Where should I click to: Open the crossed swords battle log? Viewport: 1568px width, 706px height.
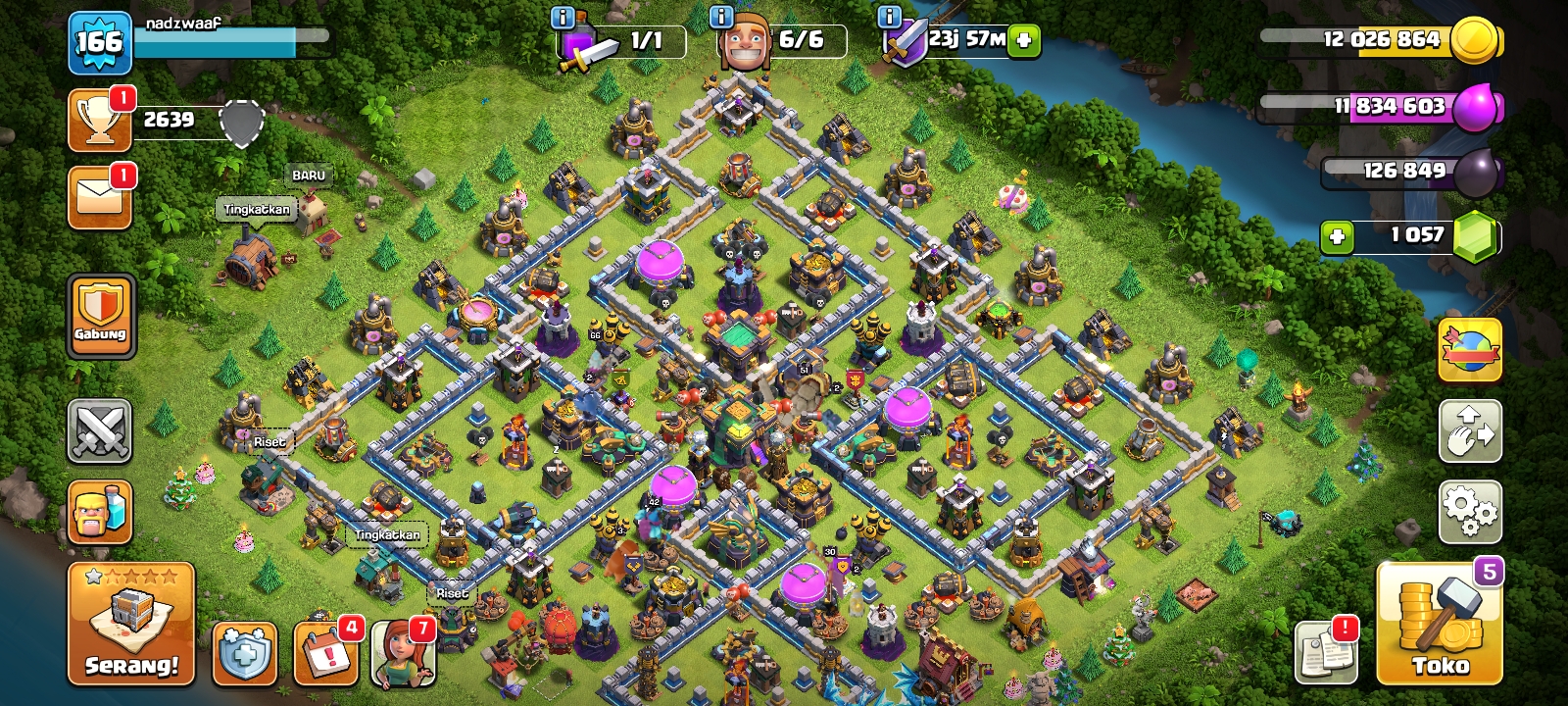pyautogui.click(x=100, y=430)
